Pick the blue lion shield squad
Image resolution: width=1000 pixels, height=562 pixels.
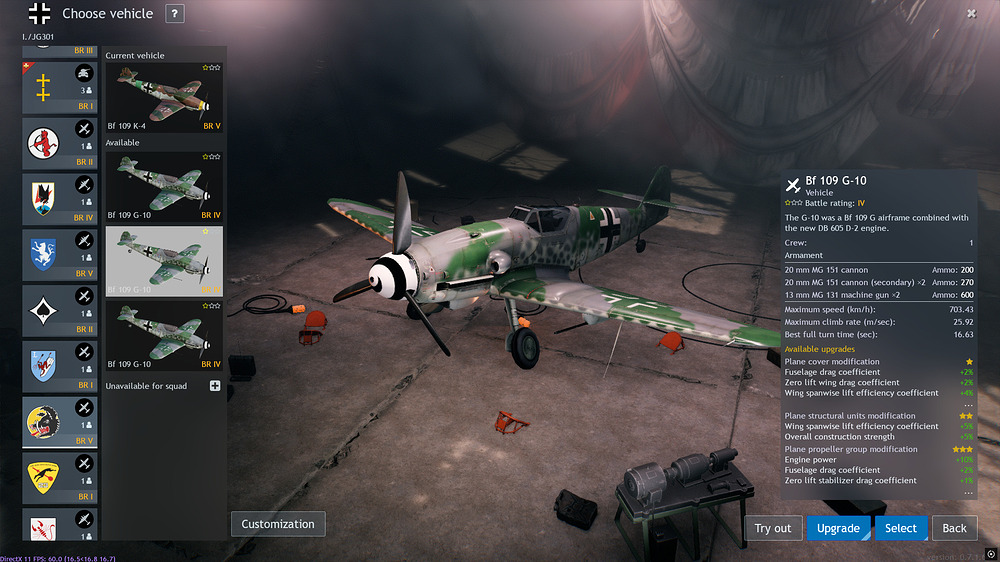pyautogui.click(x=59, y=254)
